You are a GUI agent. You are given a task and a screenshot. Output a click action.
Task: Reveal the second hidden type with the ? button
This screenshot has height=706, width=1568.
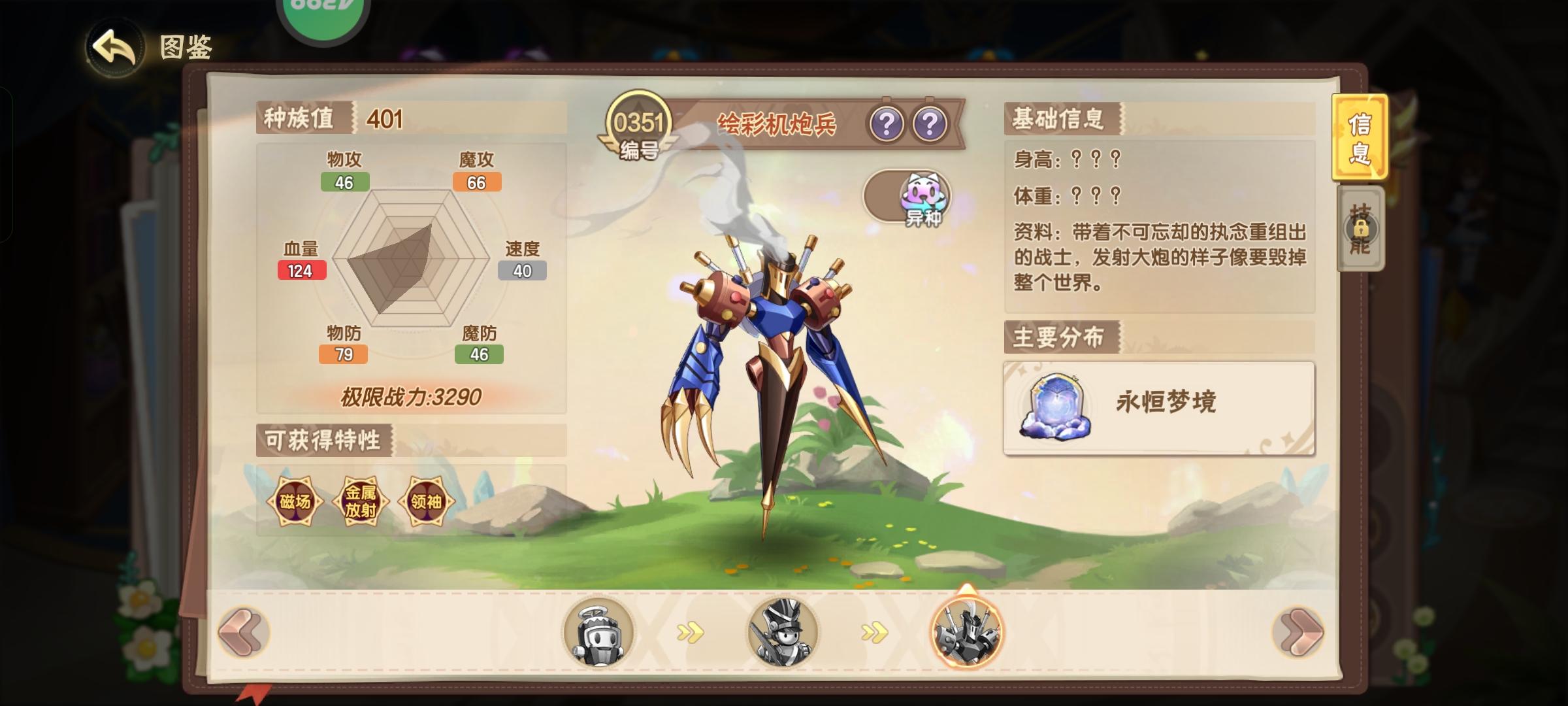[x=930, y=122]
